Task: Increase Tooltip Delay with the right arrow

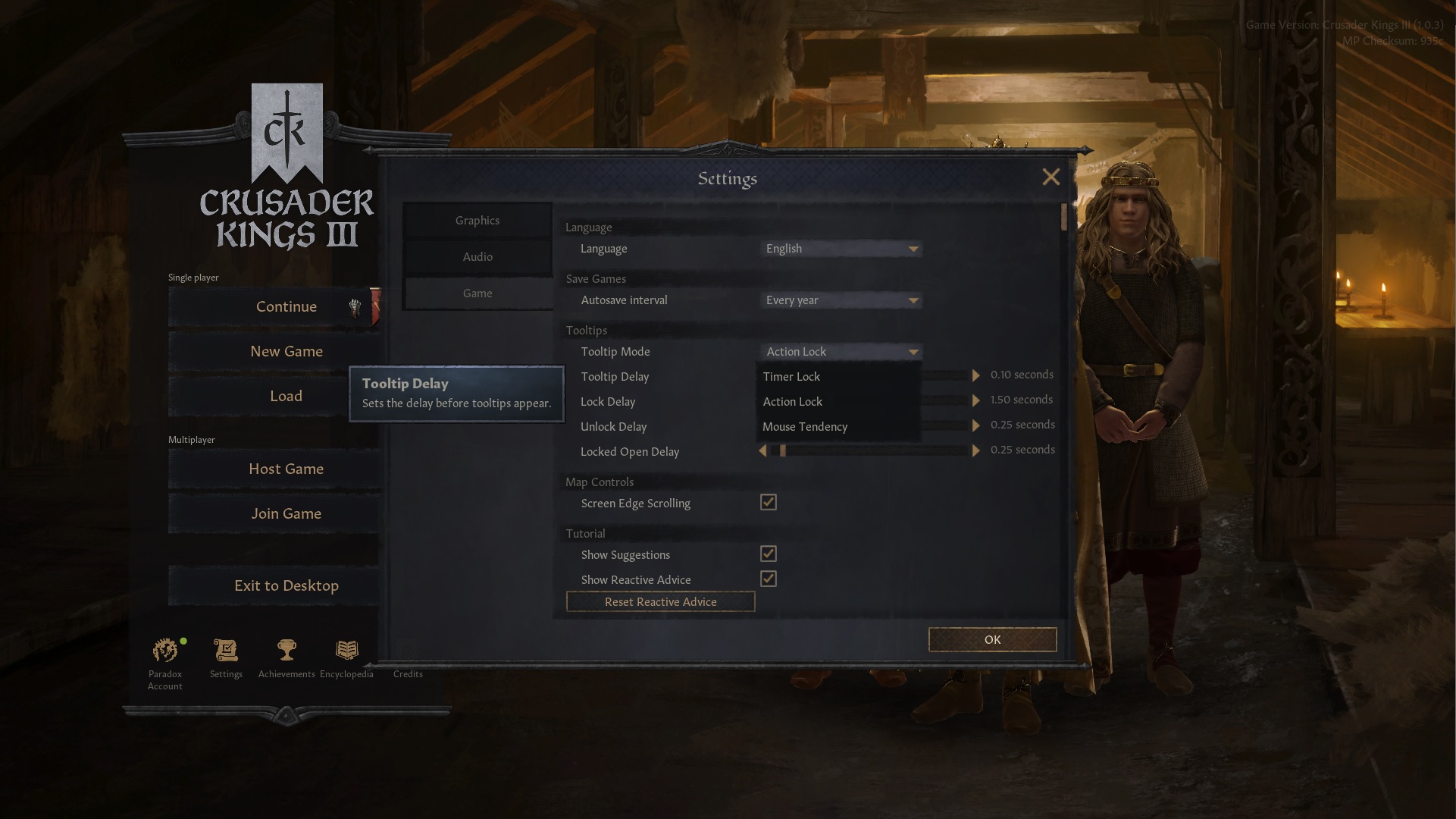Action: pos(975,375)
